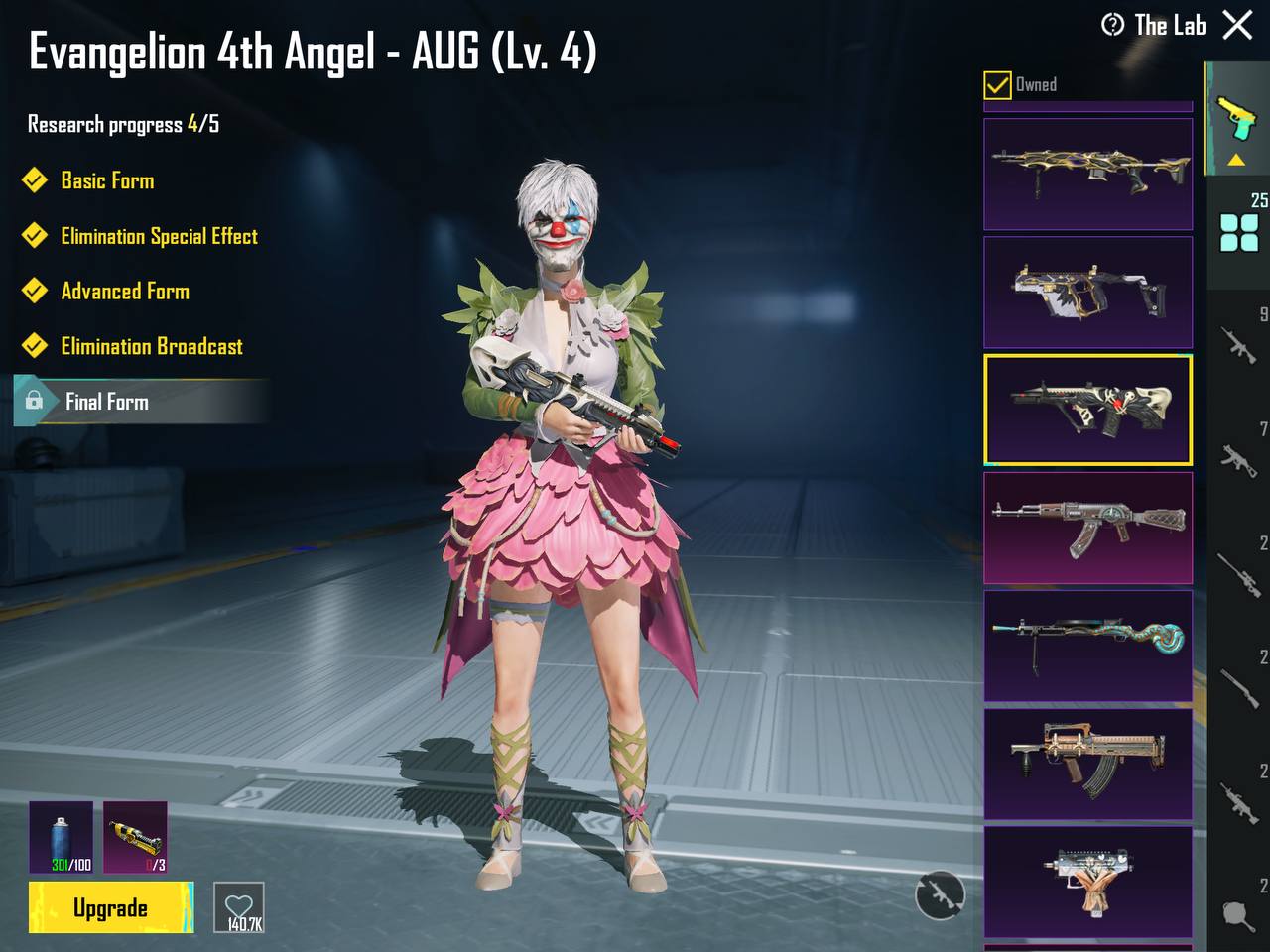Select the yellow weapon material slot
Image resolution: width=1270 pixels, height=952 pixels.
(135, 837)
